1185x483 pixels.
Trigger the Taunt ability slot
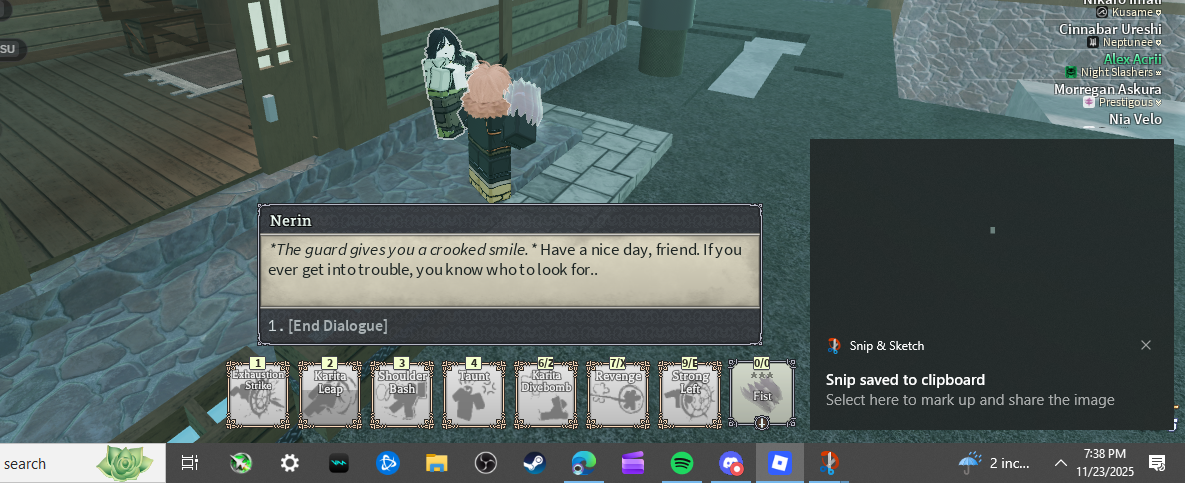(474, 395)
